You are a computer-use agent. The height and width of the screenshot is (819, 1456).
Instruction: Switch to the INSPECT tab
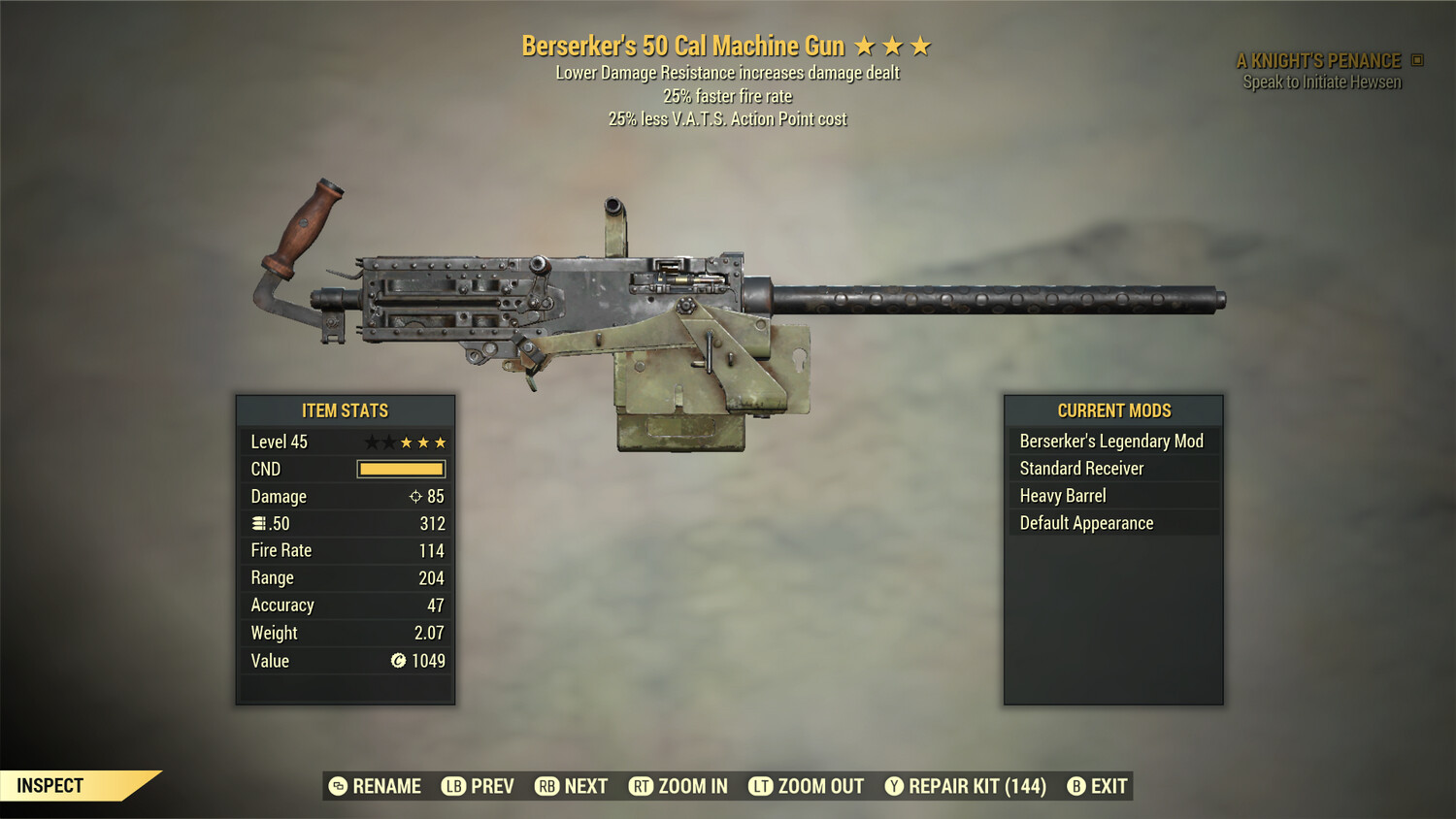[50, 785]
